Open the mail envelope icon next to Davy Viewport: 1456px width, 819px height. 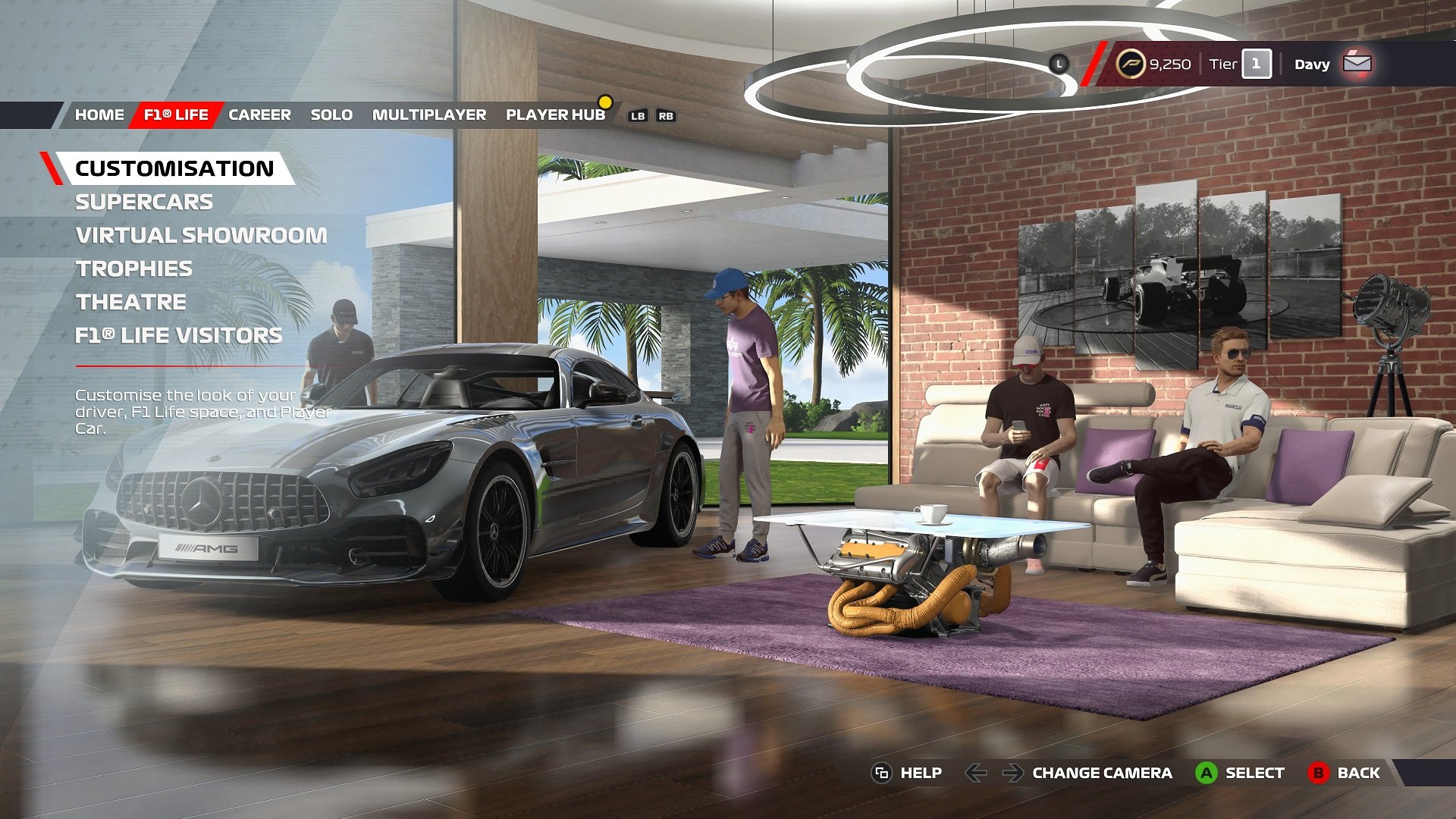1357,64
